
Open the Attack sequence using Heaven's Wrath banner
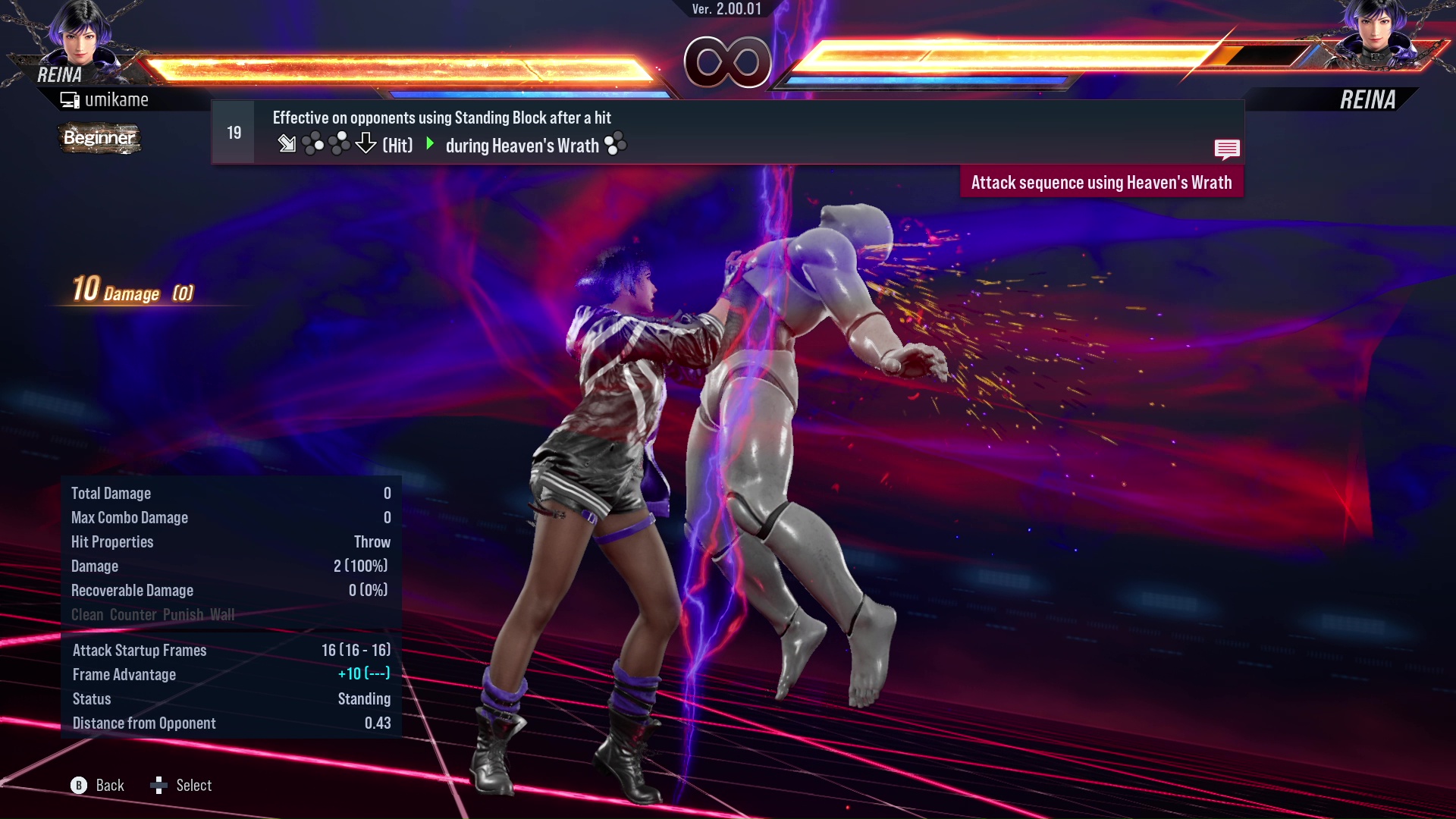(x=1101, y=182)
